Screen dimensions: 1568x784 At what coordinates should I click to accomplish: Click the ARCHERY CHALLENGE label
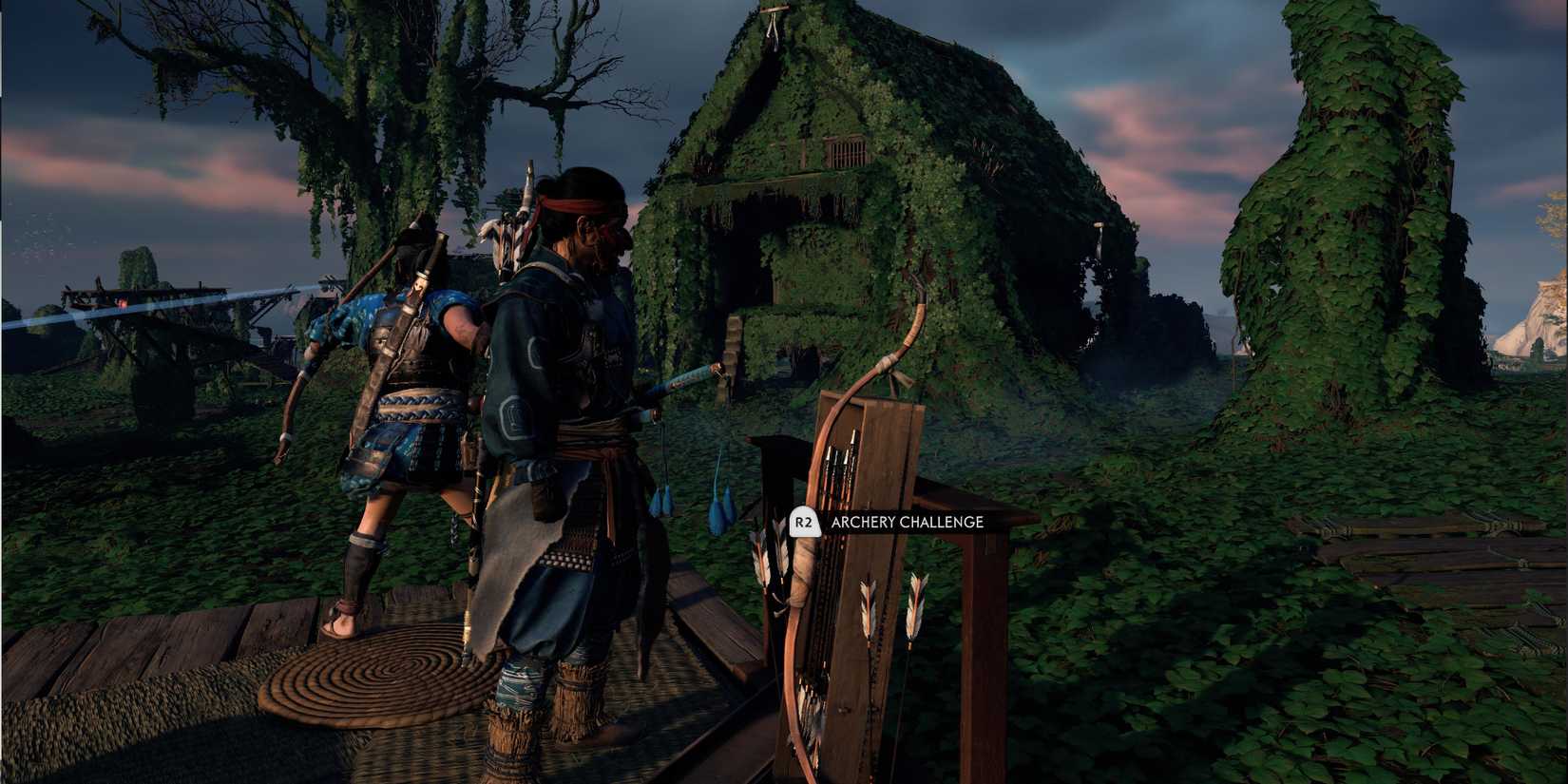pos(908,522)
